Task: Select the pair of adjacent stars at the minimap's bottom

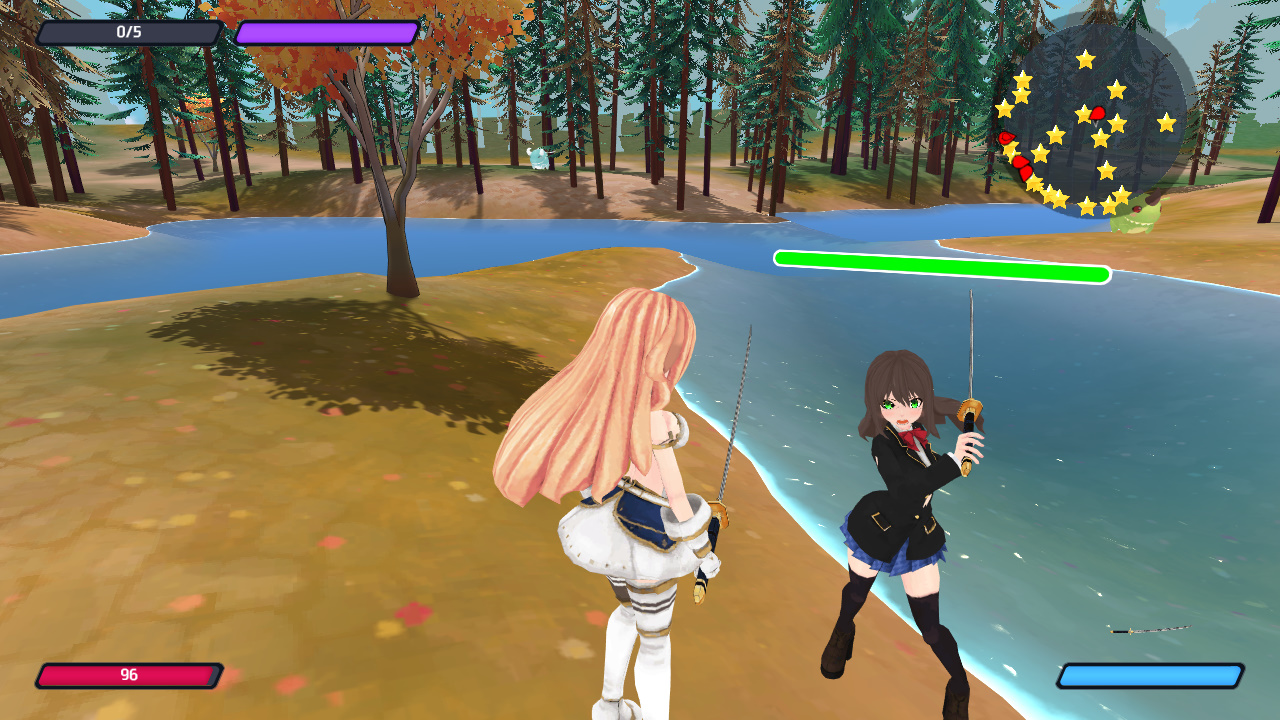Action: pos(1054,198)
